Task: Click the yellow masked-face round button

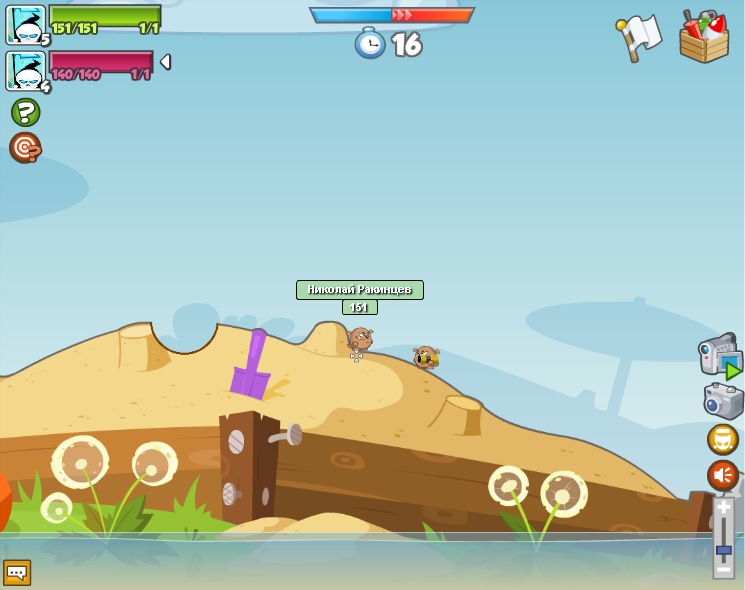Action: coord(723,439)
